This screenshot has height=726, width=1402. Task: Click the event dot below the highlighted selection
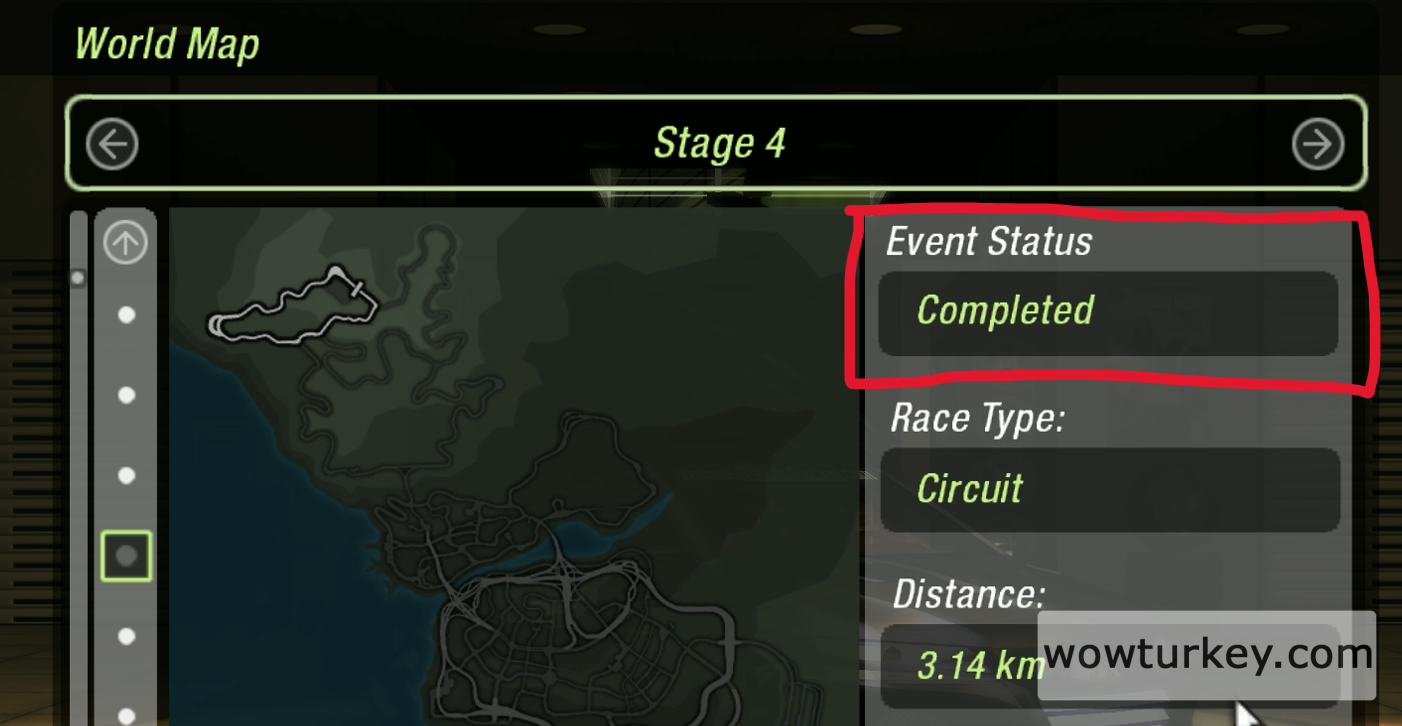[125, 635]
